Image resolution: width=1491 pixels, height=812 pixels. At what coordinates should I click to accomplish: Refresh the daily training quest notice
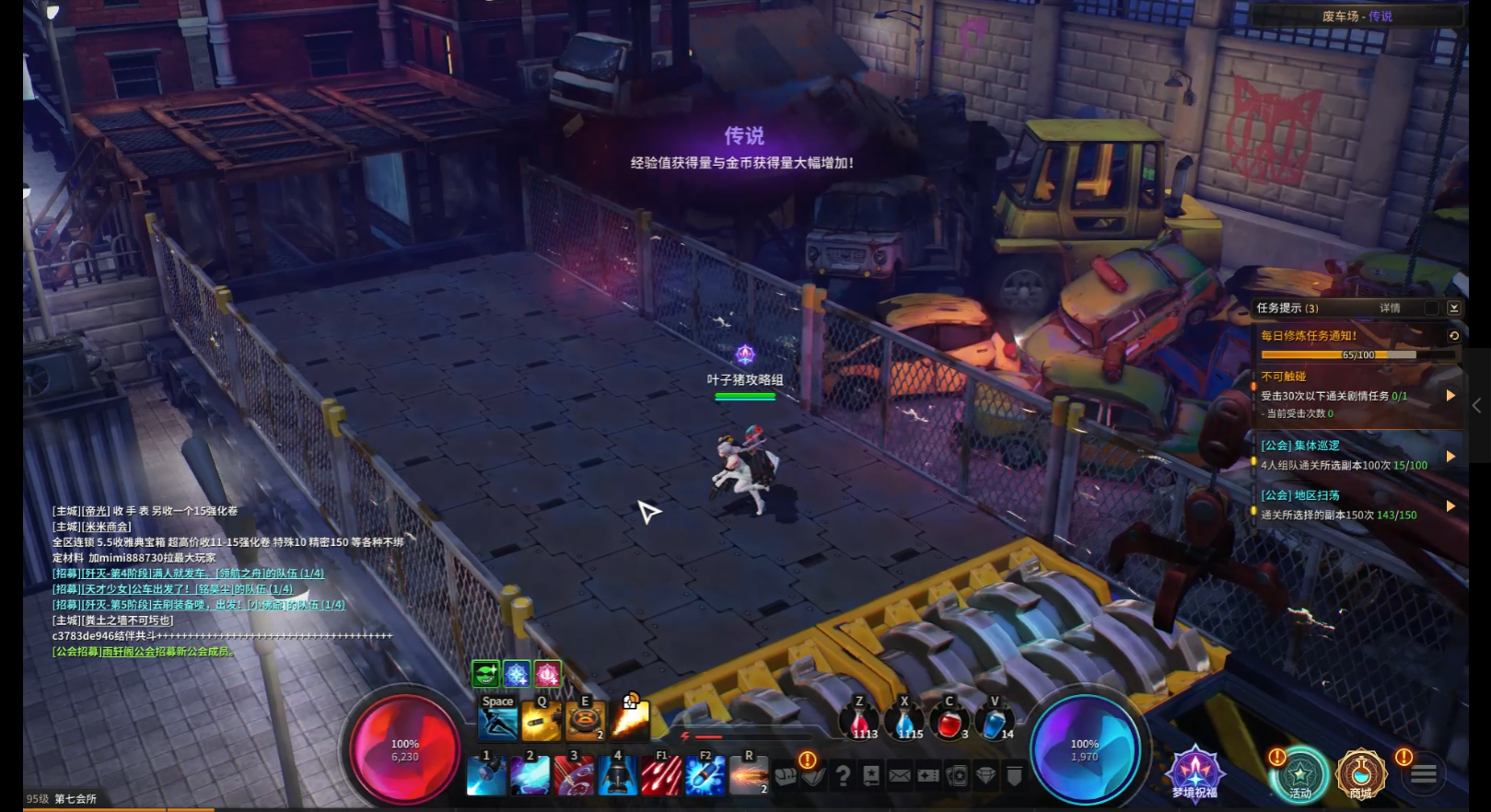click(1453, 336)
